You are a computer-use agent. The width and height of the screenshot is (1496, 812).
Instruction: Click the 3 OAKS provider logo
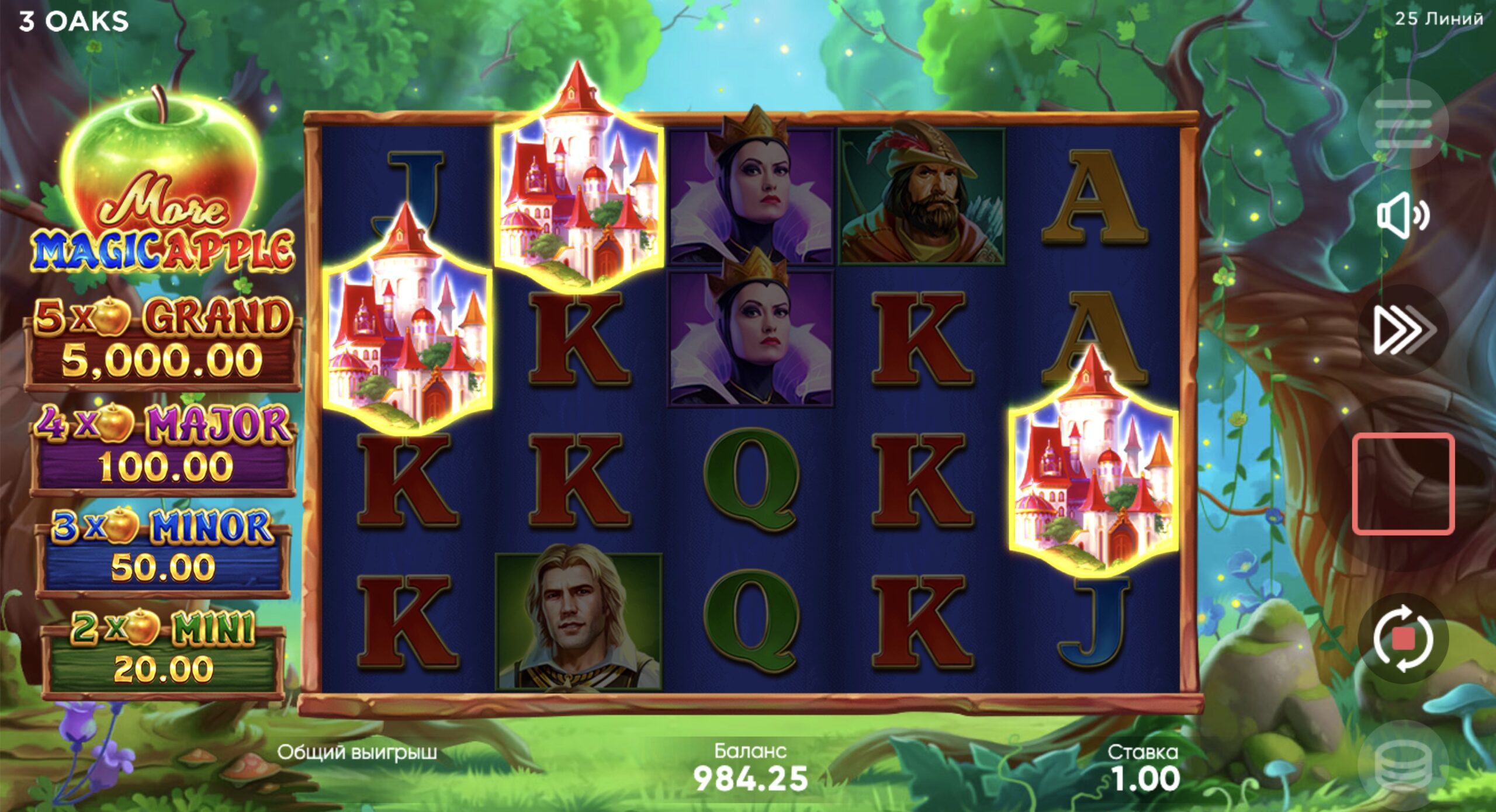click(73, 20)
